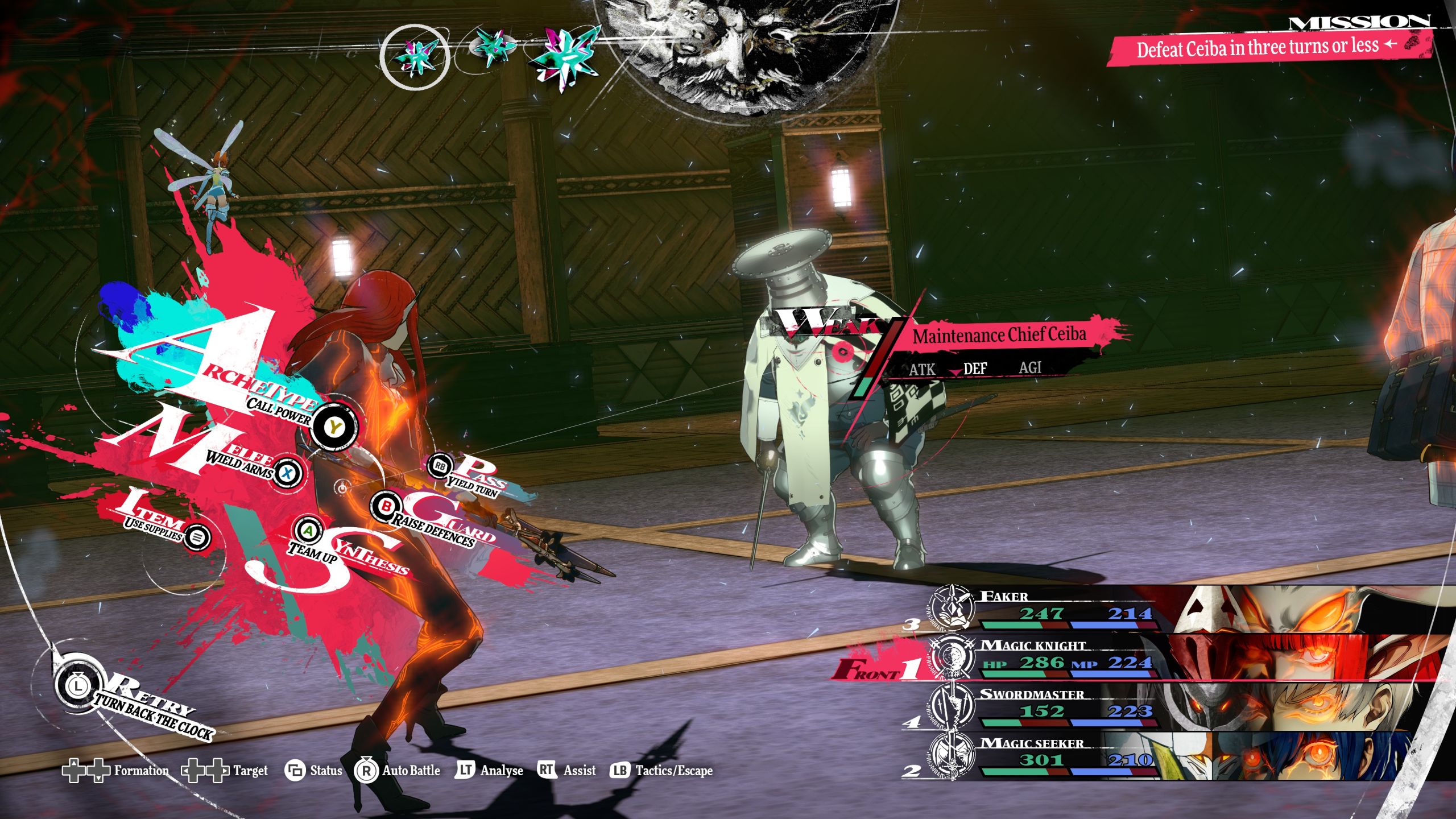This screenshot has height=819, width=1456.
Task: Target Maintenance Chief Ceiba's name banner
Action: tap(999, 335)
